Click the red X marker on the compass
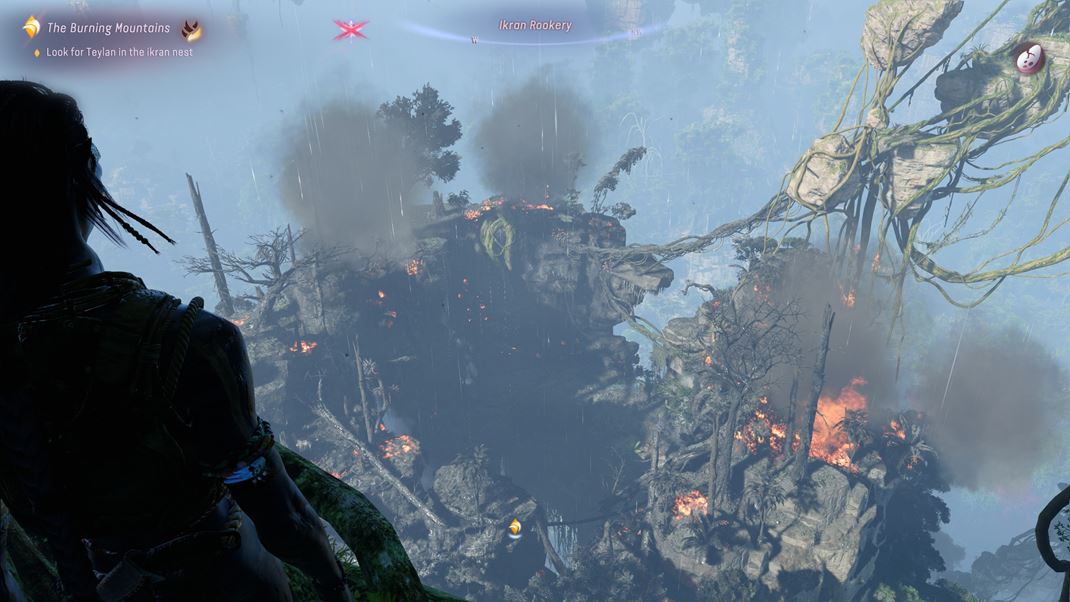Screen dimensions: 1070x602 (x=350, y=30)
